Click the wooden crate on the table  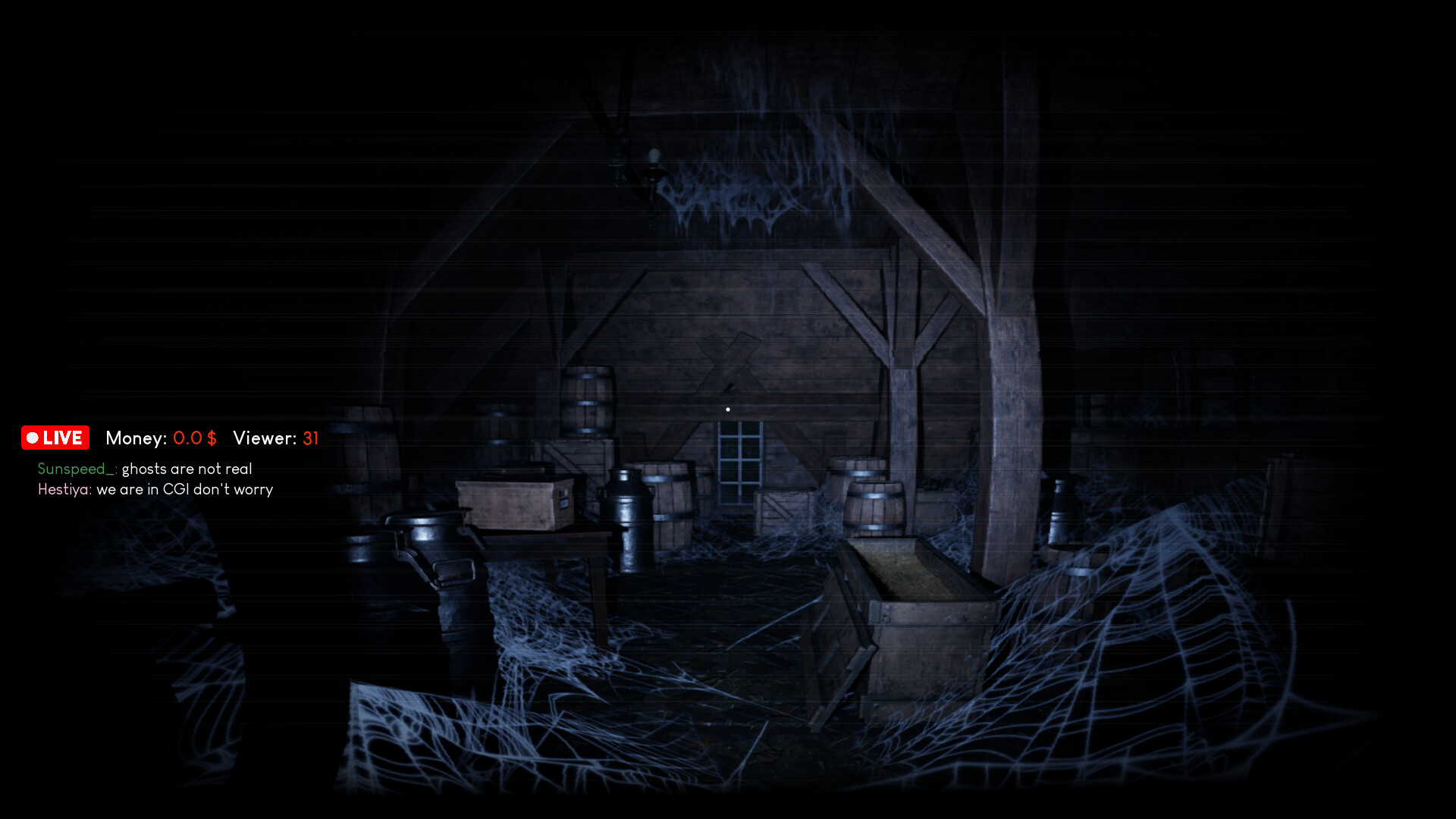[x=510, y=502]
